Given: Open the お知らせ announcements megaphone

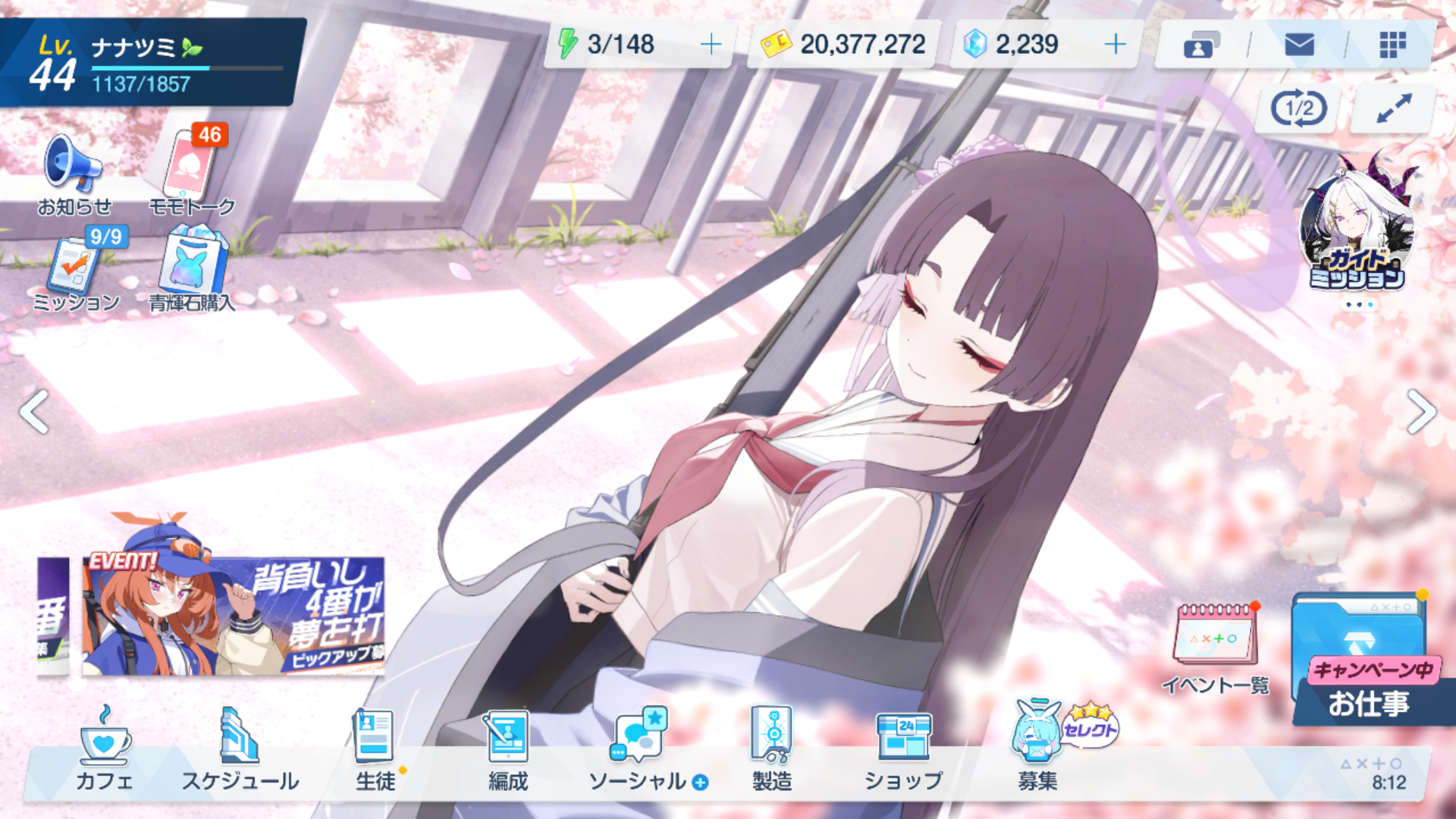Looking at the screenshot, I should coord(74,171).
